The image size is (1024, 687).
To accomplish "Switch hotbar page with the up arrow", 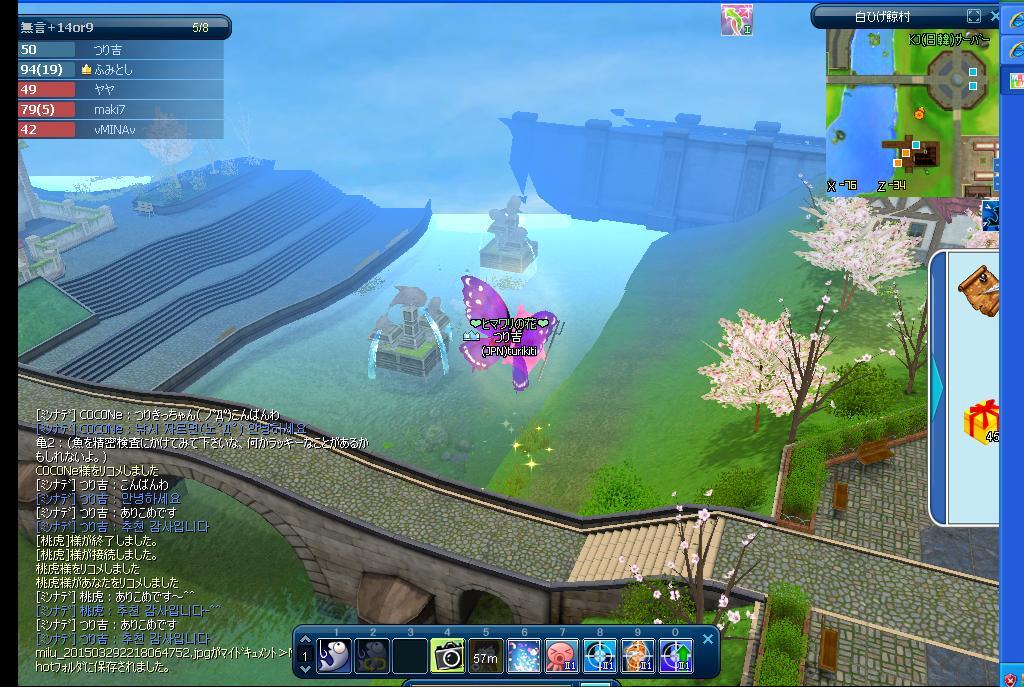I will click(305, 641).
